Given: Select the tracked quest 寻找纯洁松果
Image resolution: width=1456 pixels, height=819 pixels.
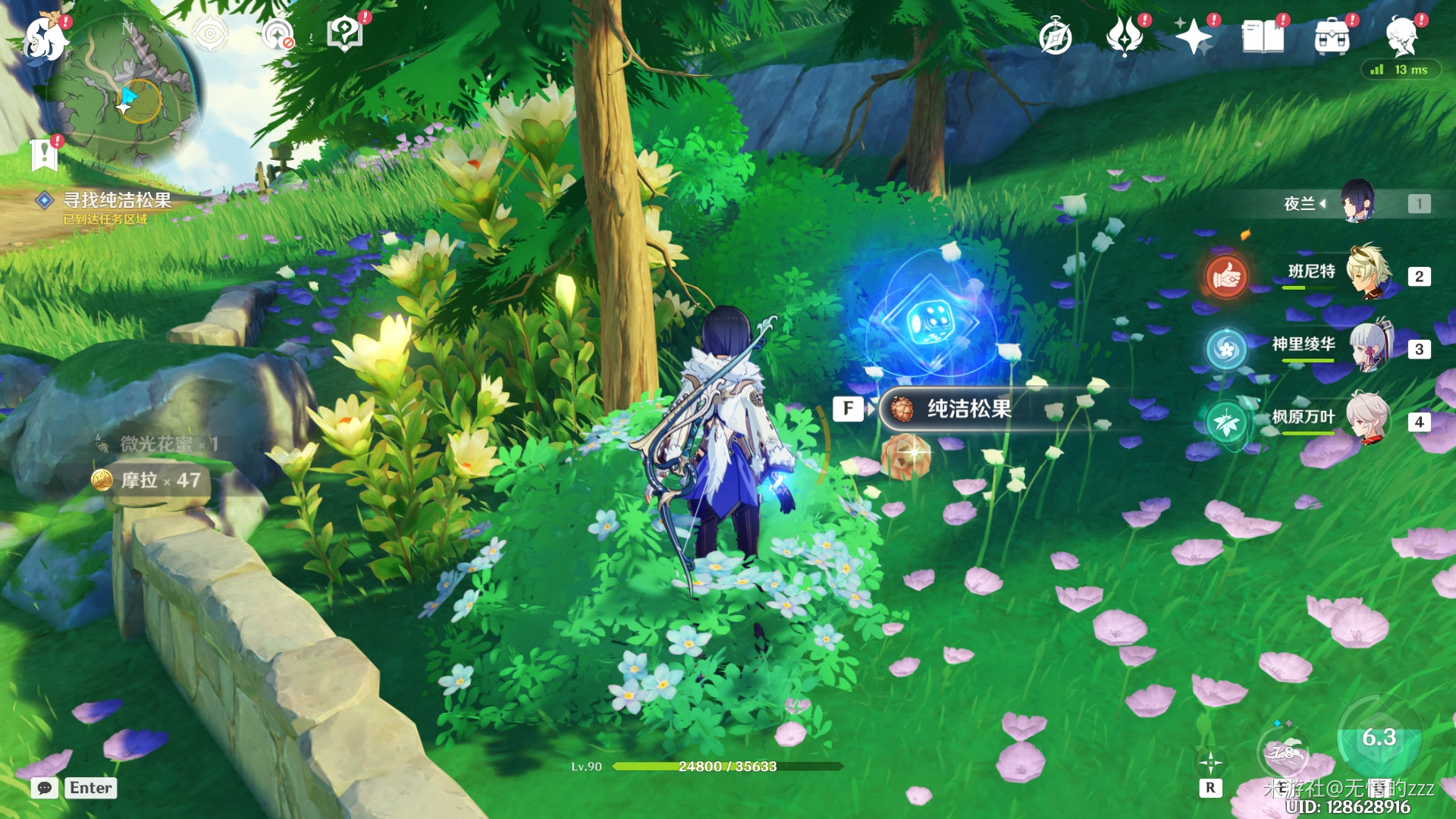Looking at the screenshot, I should pyautogui.click(x=116, y=200).
